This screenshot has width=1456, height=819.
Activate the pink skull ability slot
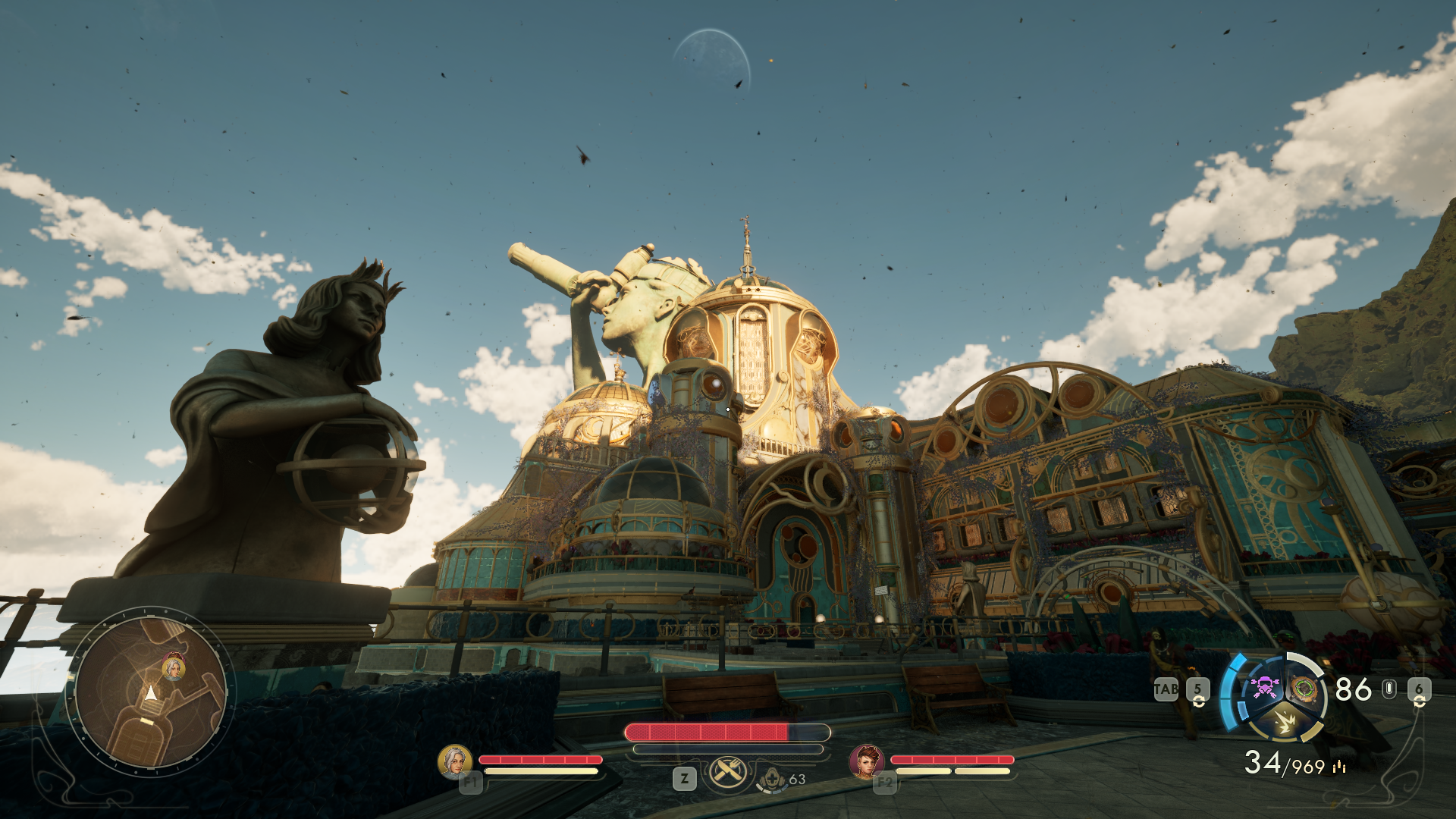click(1264, 688)
